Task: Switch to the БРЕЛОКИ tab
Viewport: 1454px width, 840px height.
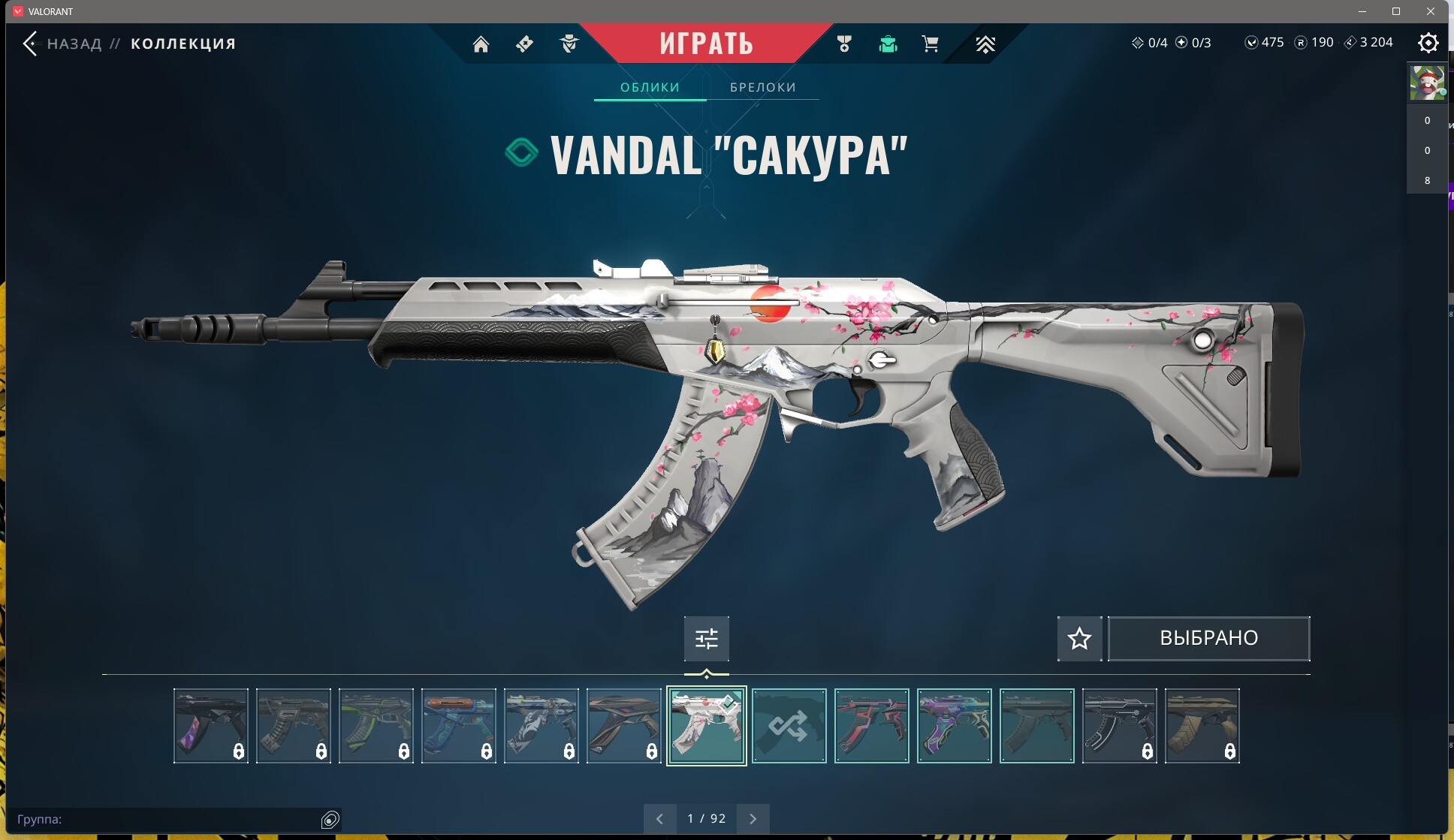Action: [762, 87]
